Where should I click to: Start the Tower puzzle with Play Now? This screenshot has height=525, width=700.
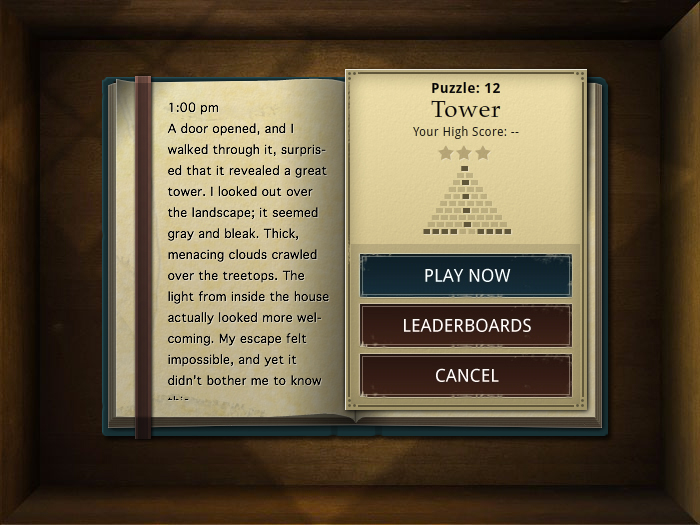coord(466,276)
